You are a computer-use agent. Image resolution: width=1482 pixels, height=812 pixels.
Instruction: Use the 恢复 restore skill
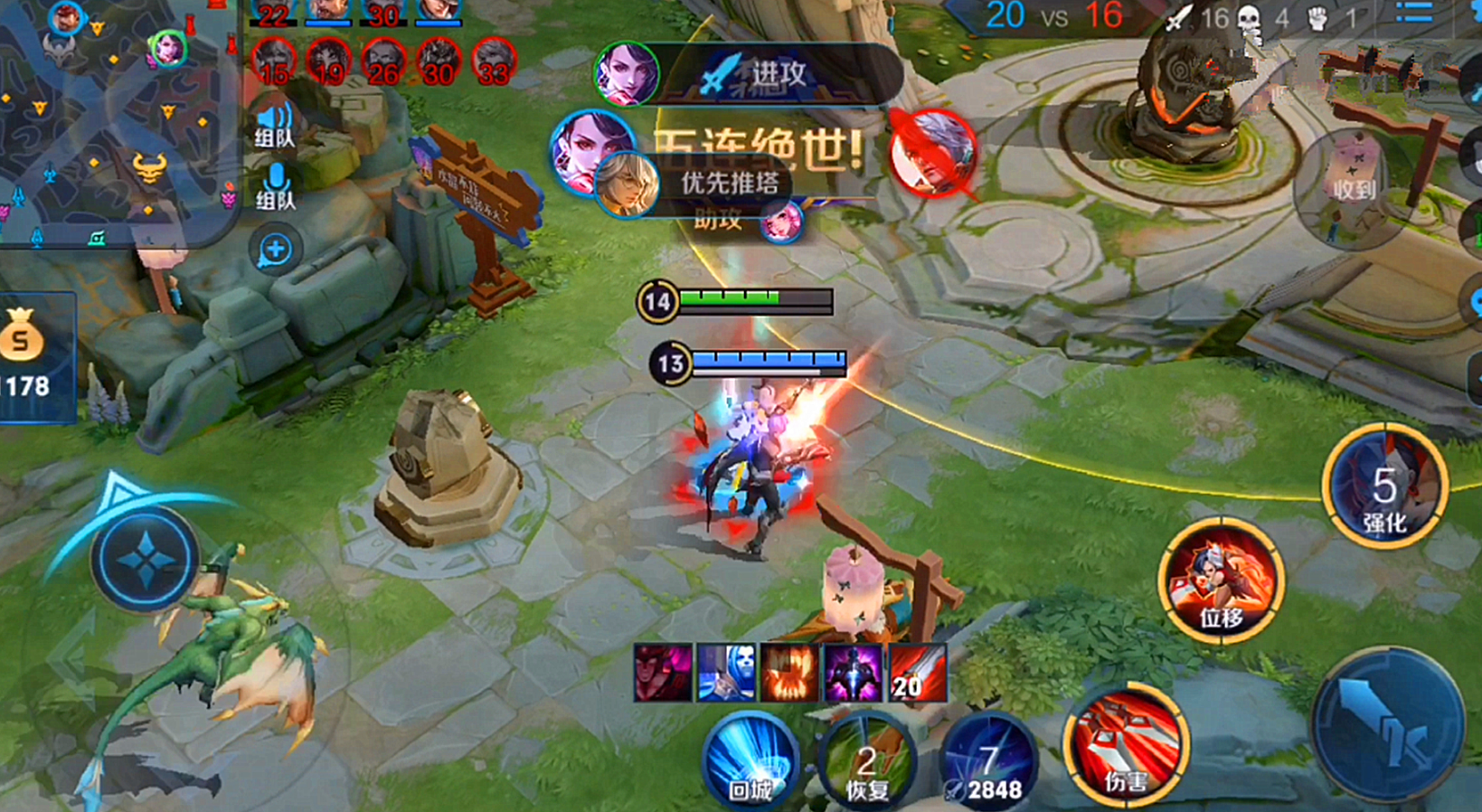coord(866,762)
